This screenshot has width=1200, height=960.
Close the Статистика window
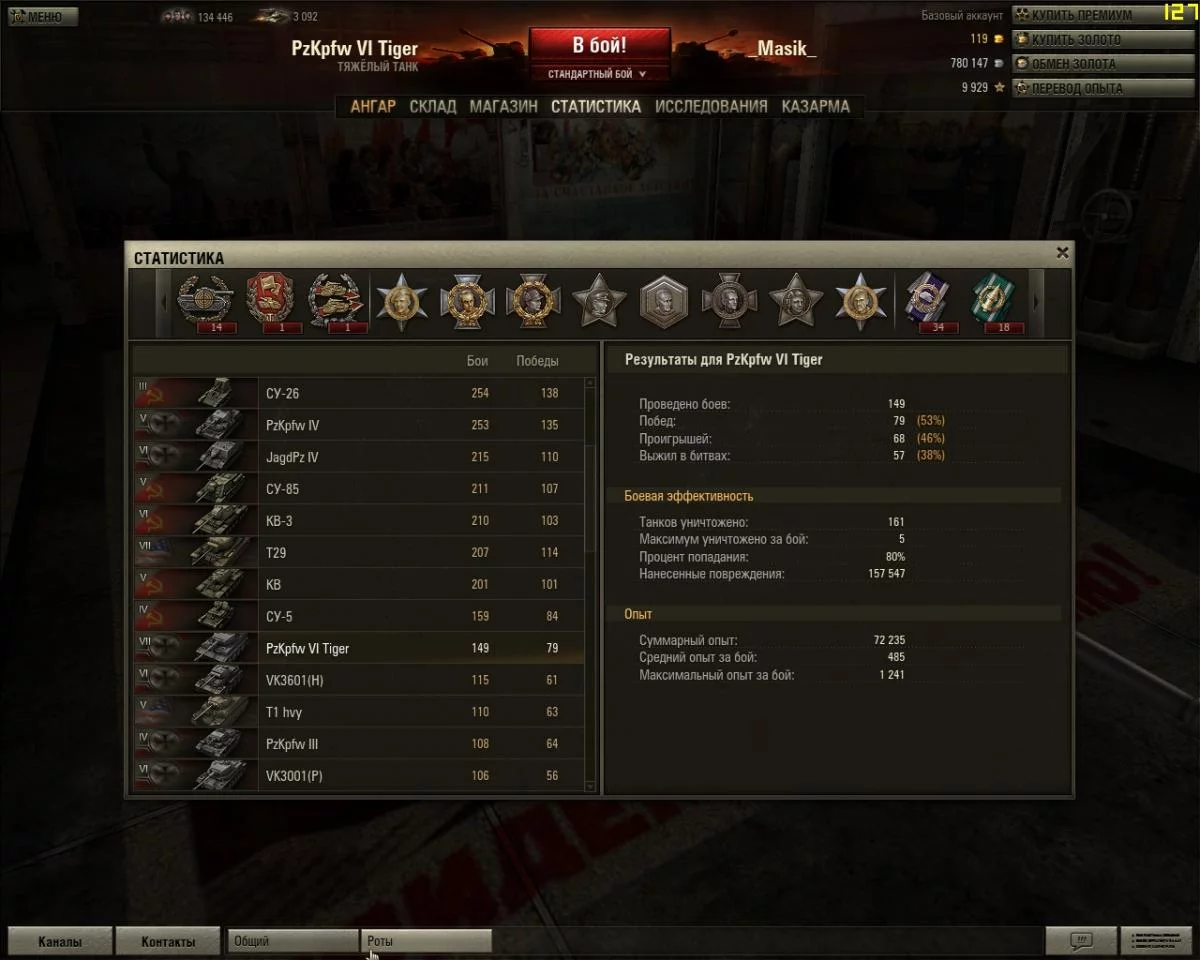pos(1062,254)
